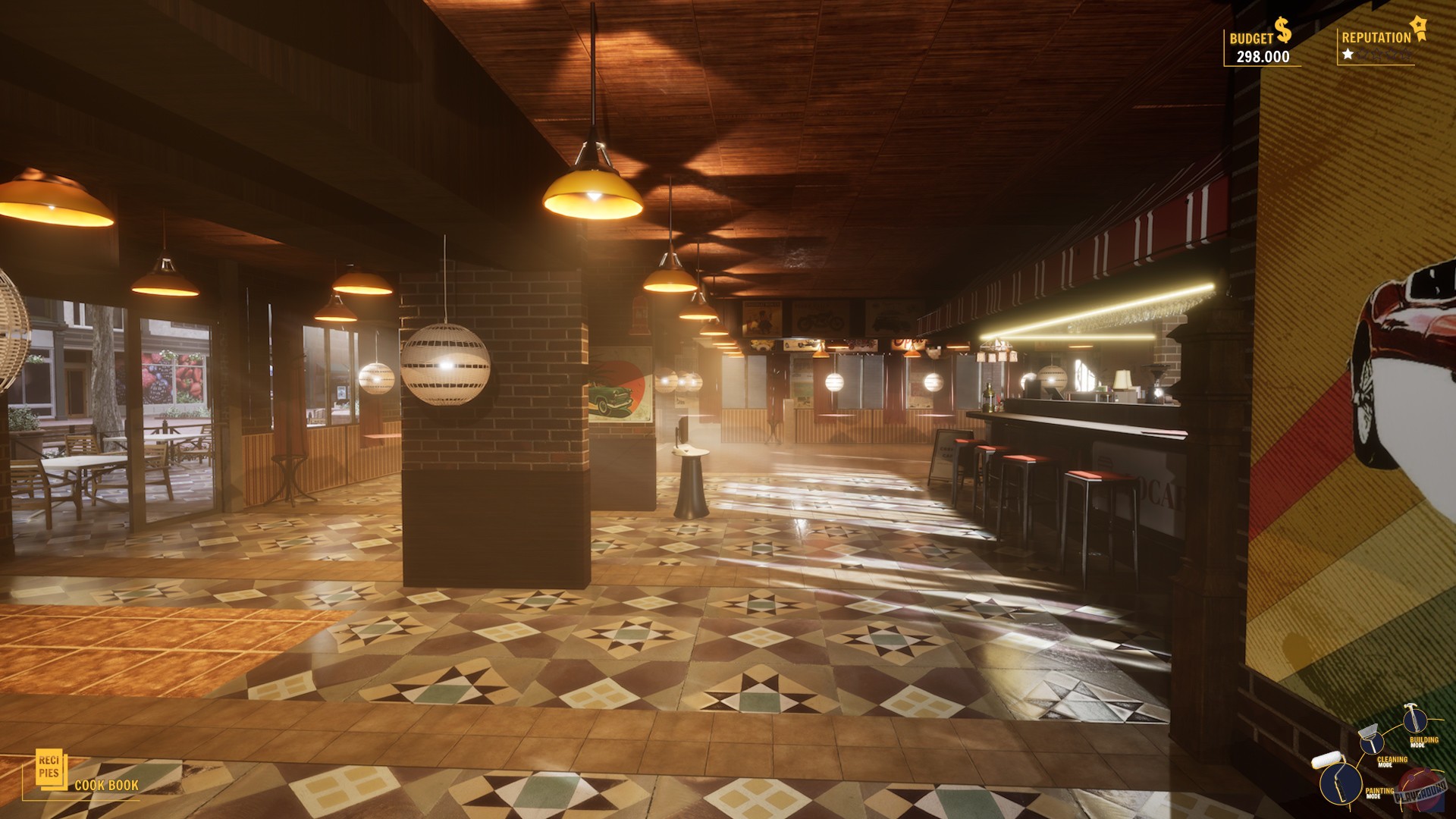Open Painting Mode via the paint roller icon

pyautogui.click(x=1341, y=785)
